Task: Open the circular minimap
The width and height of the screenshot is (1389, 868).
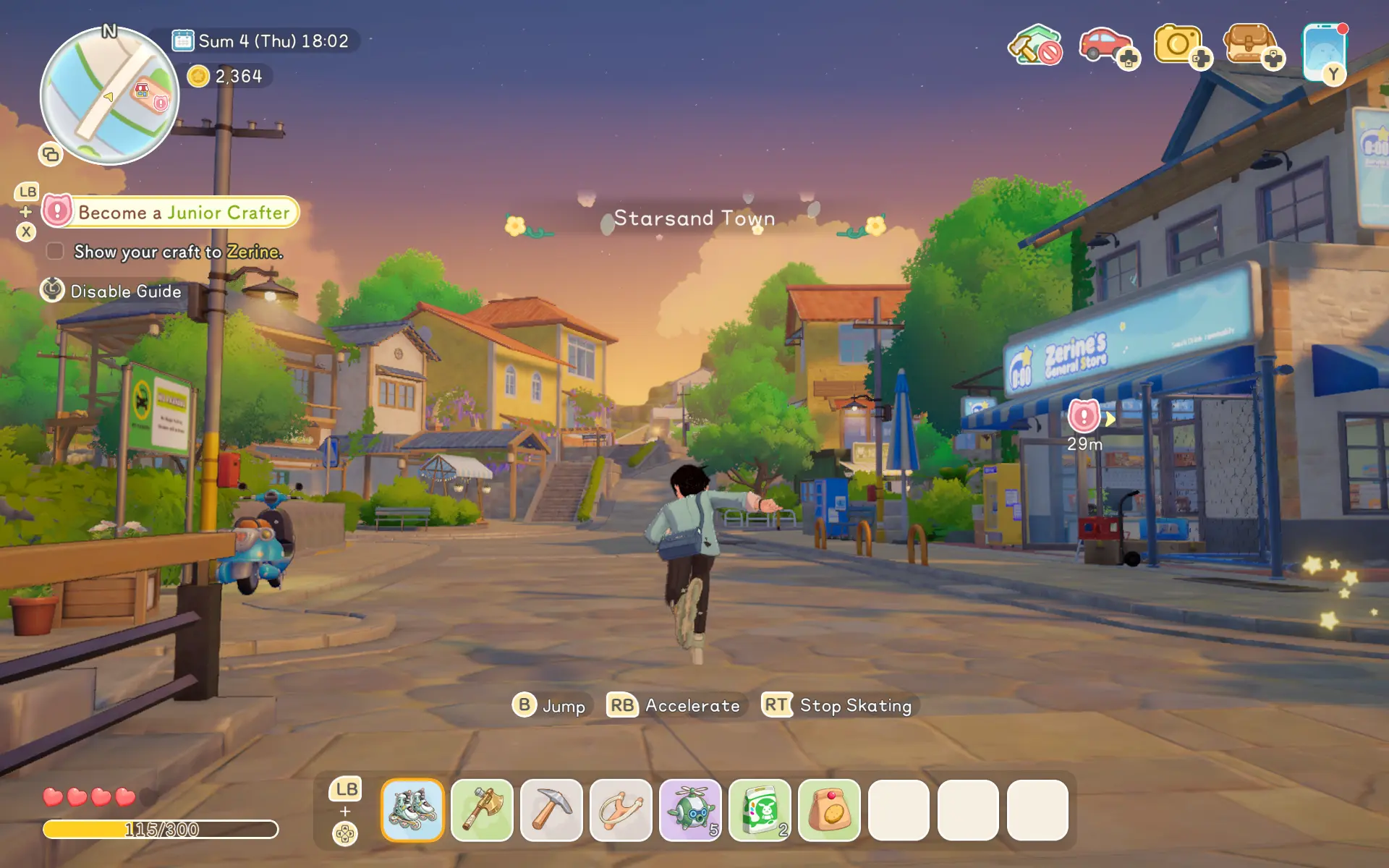Action: tap(109, 95)
